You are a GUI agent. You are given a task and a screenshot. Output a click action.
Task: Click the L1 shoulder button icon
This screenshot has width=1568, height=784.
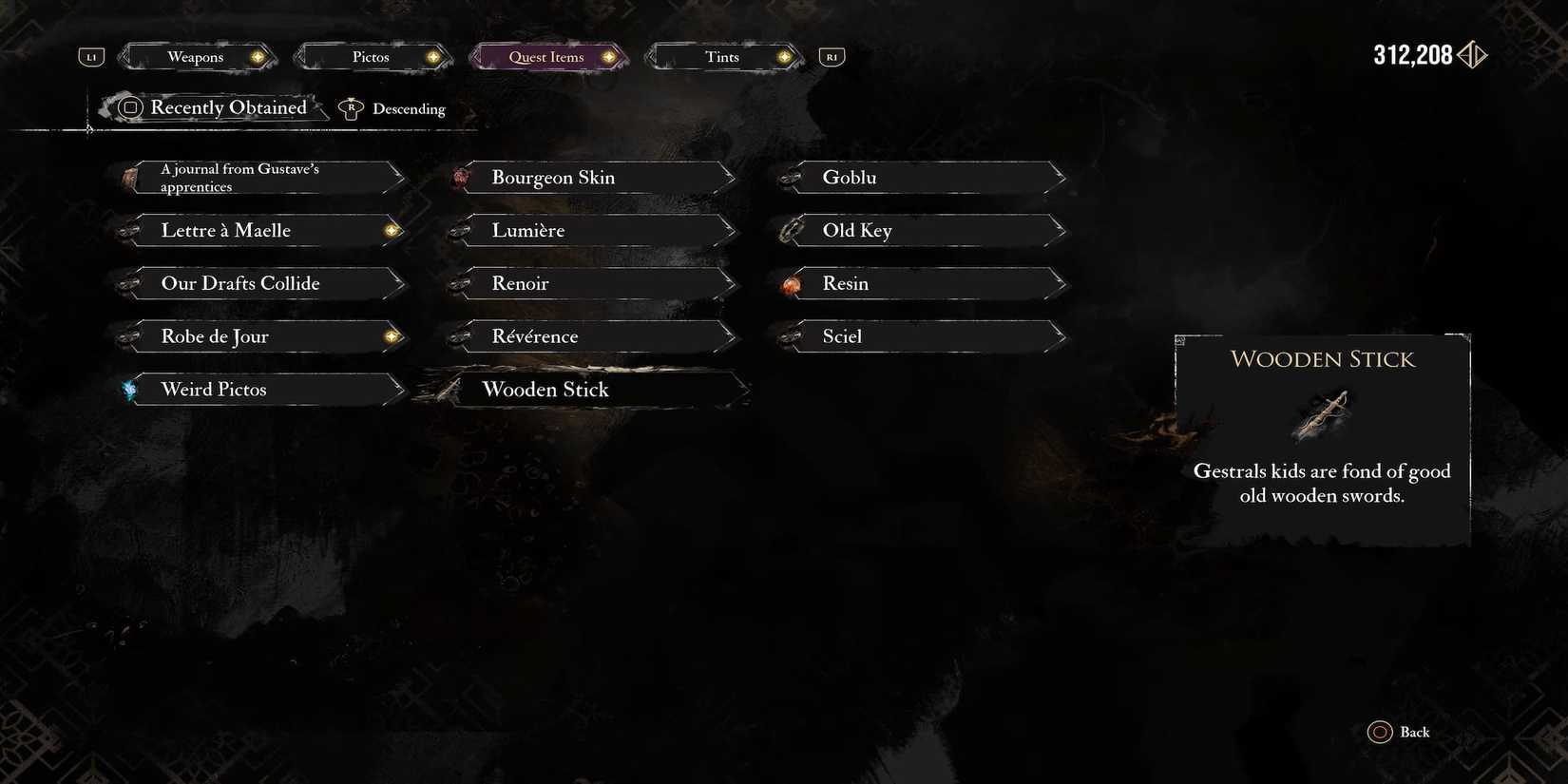(90, 56)
